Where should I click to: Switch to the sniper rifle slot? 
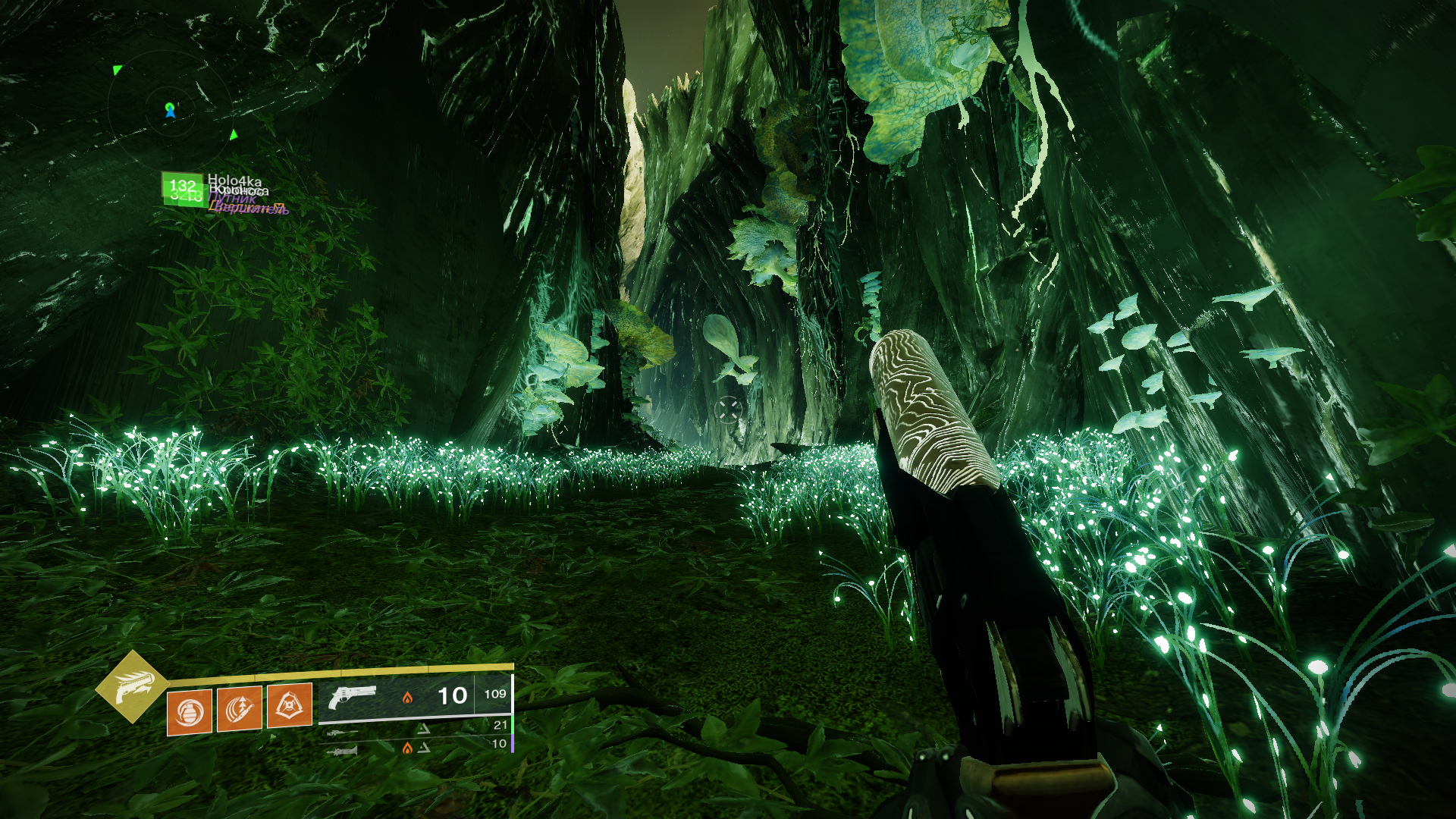point(343,733)
